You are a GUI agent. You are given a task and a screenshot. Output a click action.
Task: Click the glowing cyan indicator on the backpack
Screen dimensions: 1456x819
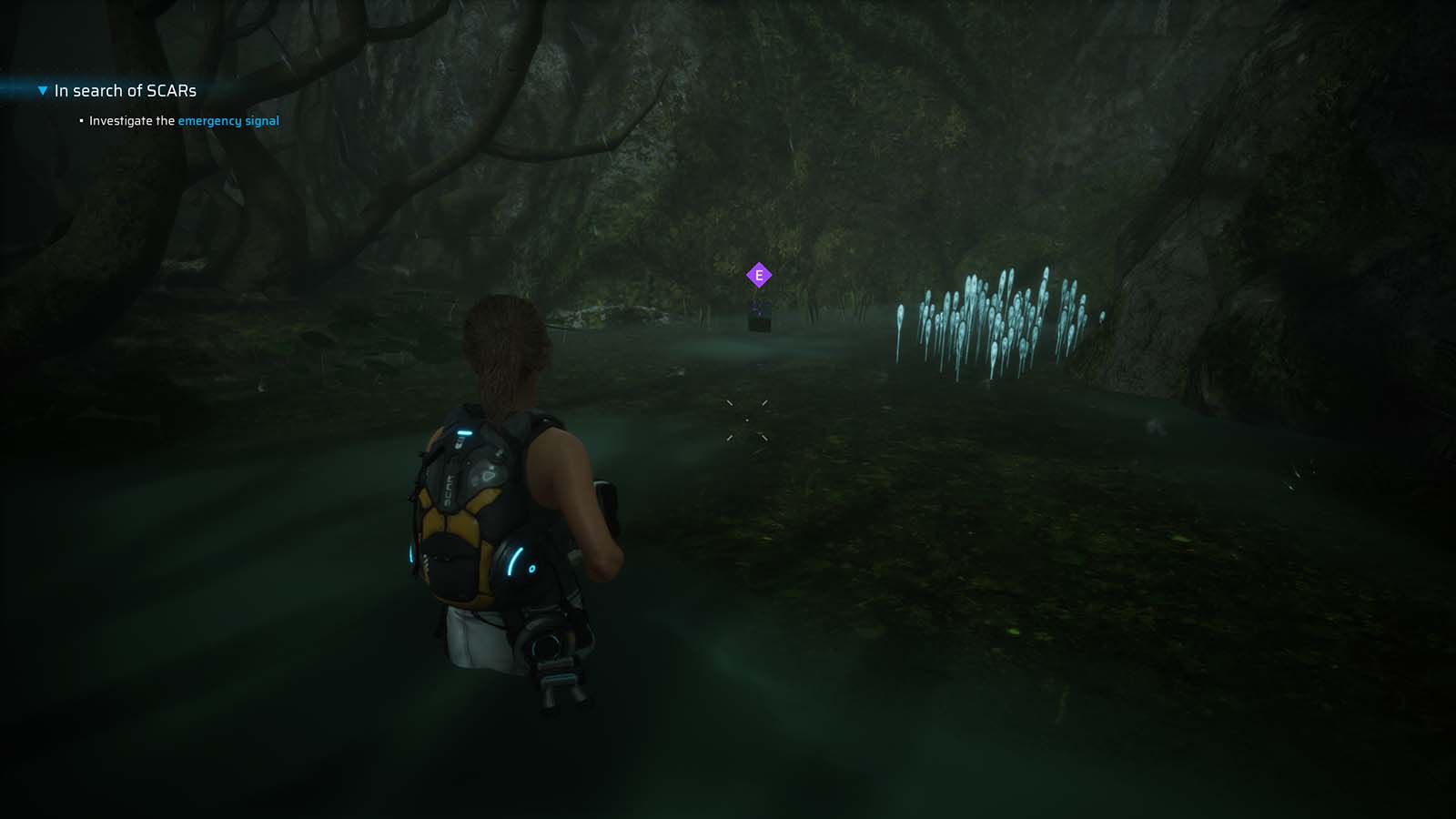pos(467,434)
